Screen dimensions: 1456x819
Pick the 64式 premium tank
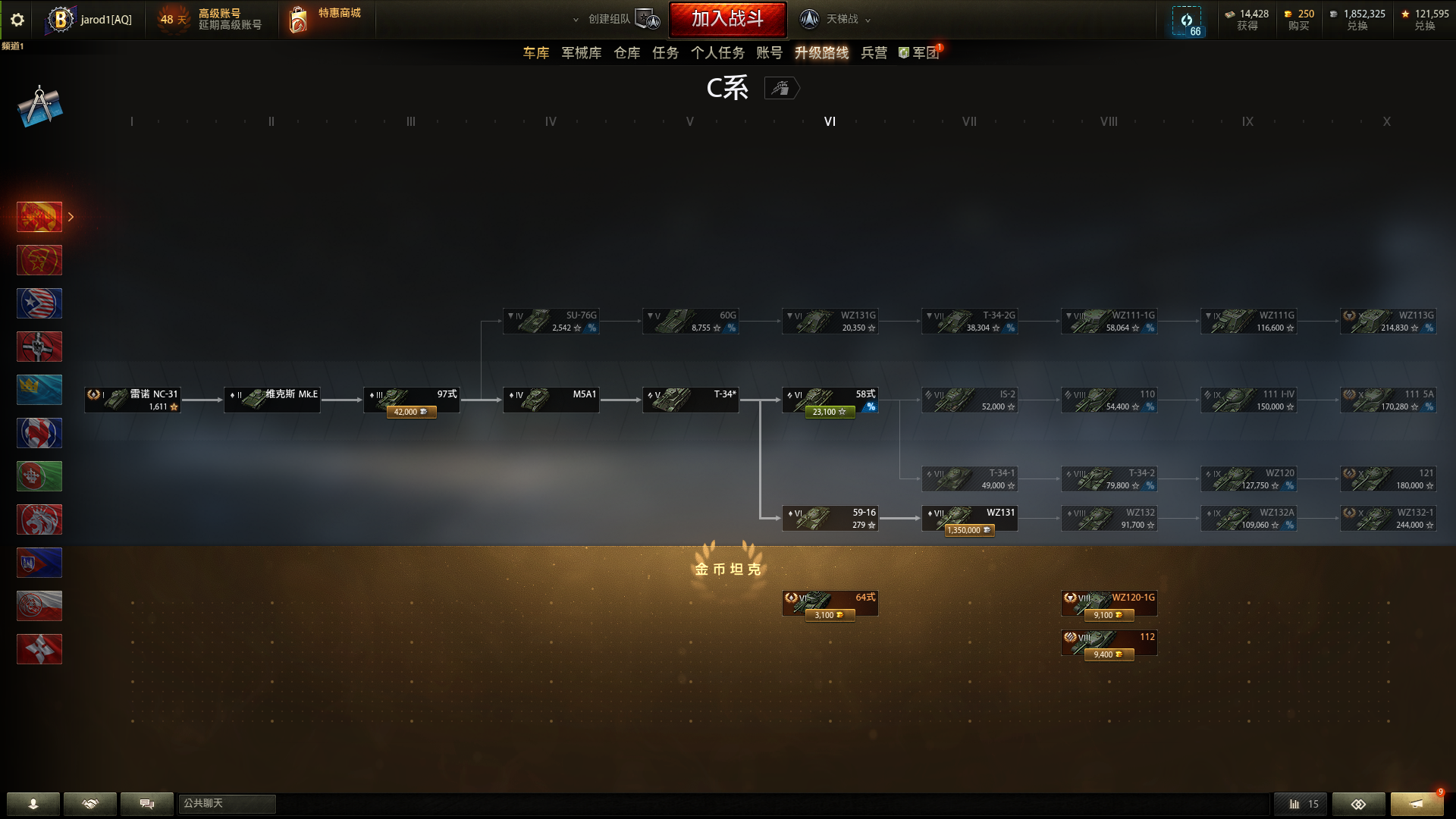point(830,603)
